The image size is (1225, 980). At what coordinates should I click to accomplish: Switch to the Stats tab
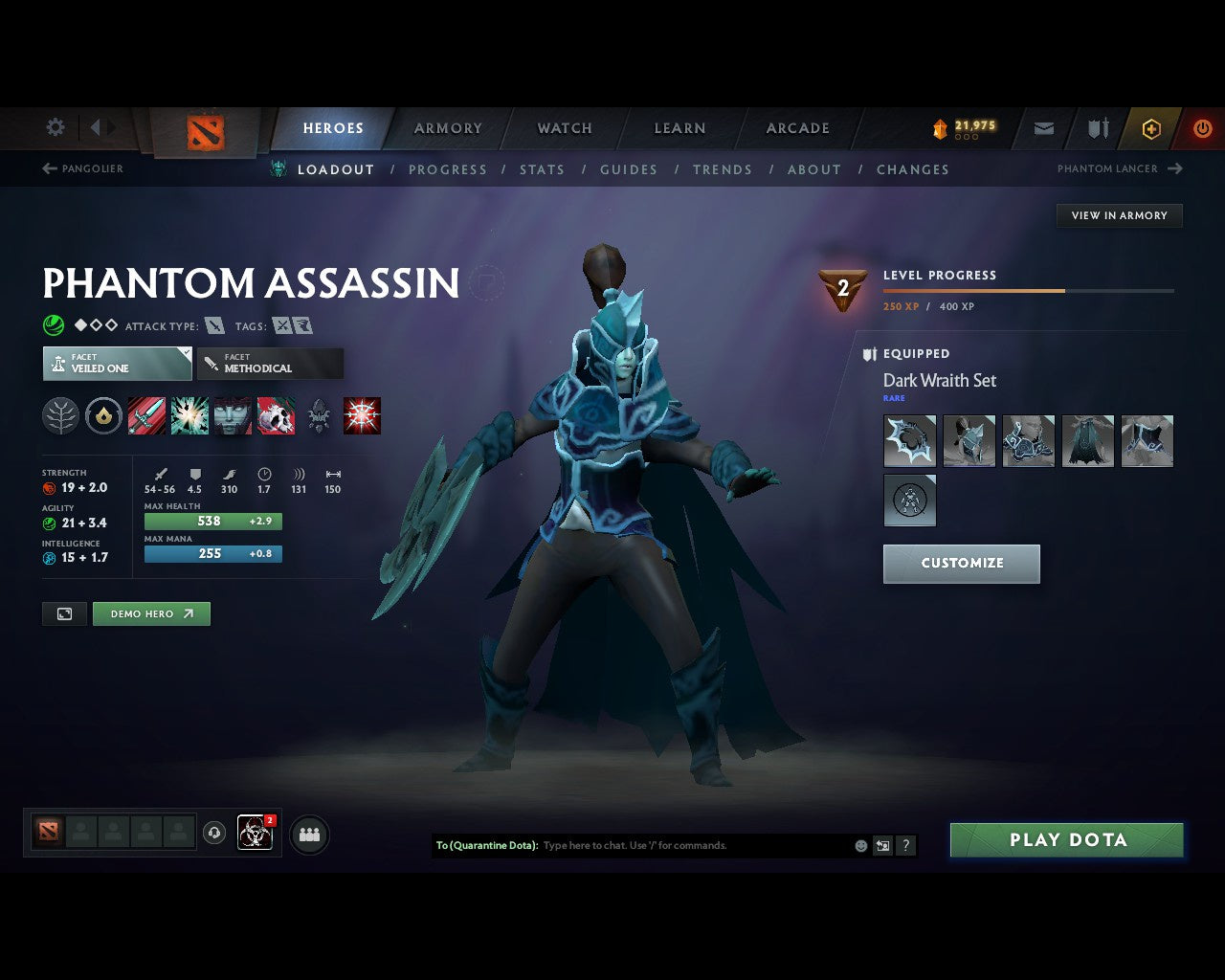coord(542,169)
